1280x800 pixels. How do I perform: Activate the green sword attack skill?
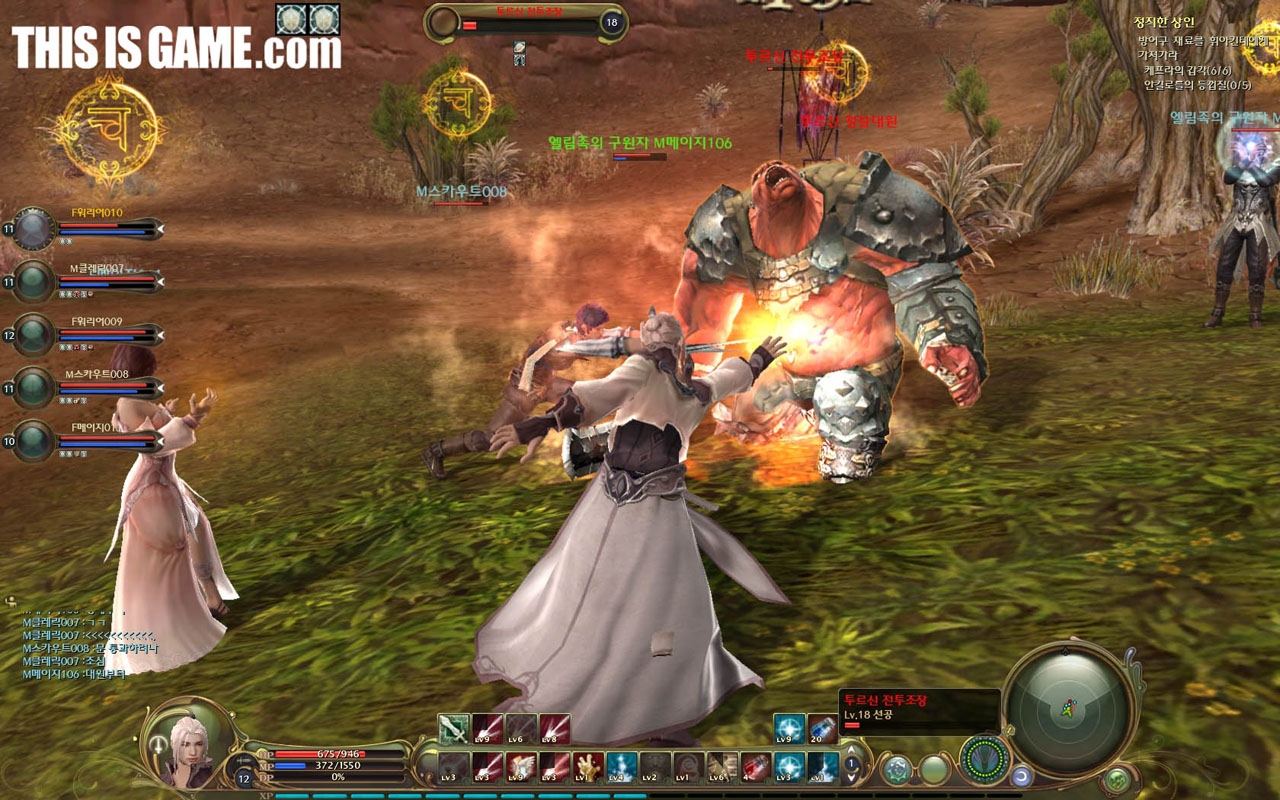(x=454, y=729)
